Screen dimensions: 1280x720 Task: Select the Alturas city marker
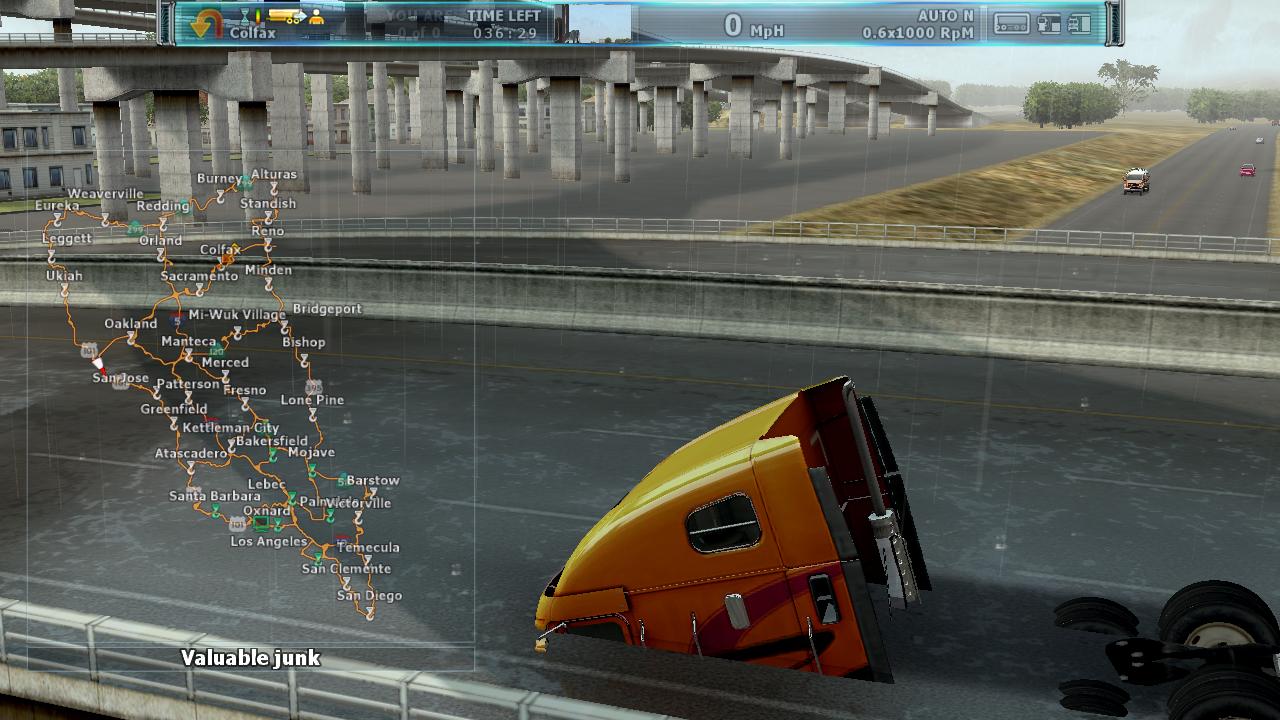(273, 187)
